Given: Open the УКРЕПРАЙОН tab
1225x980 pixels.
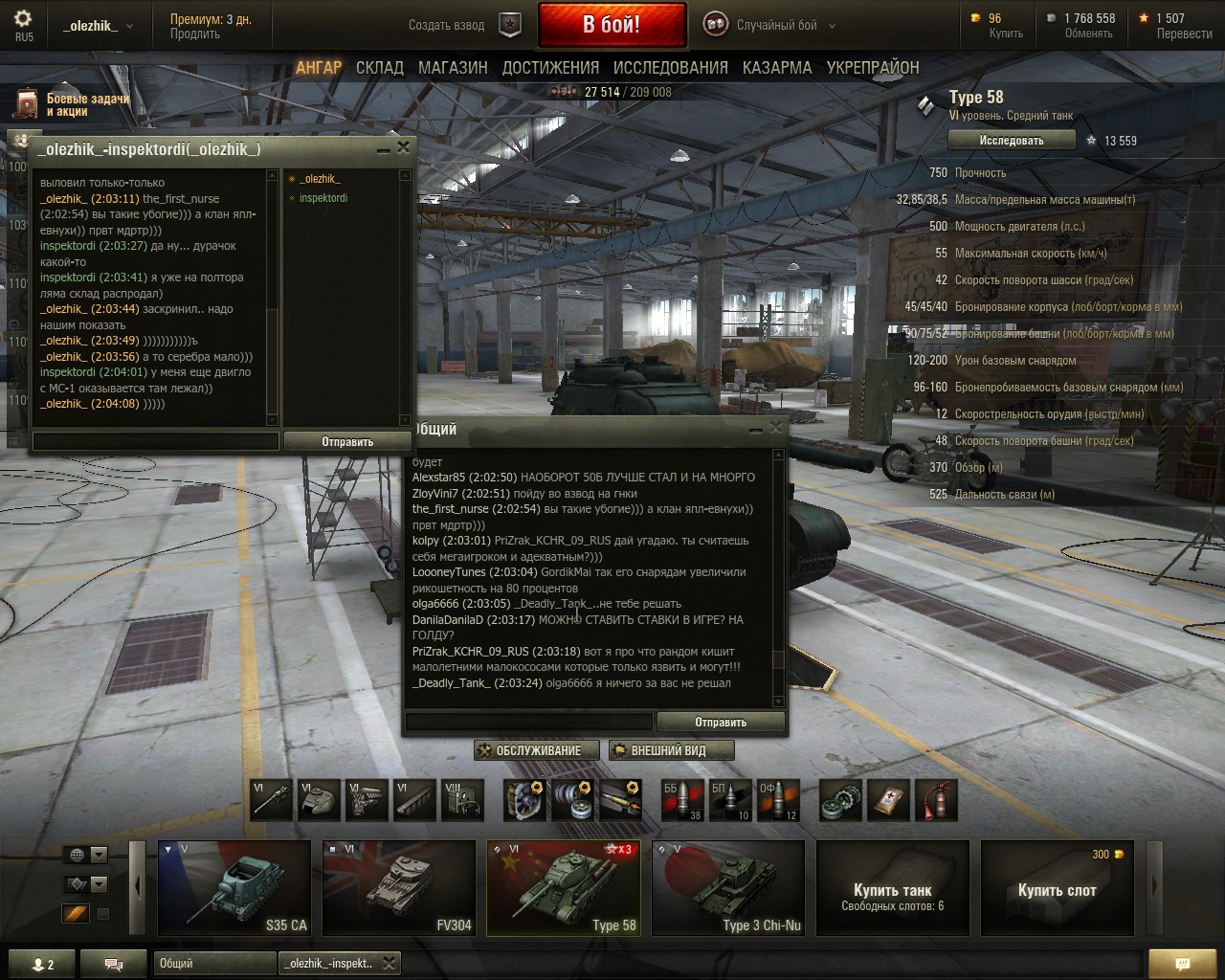Looking at the screenshot, I should [873, 68].
